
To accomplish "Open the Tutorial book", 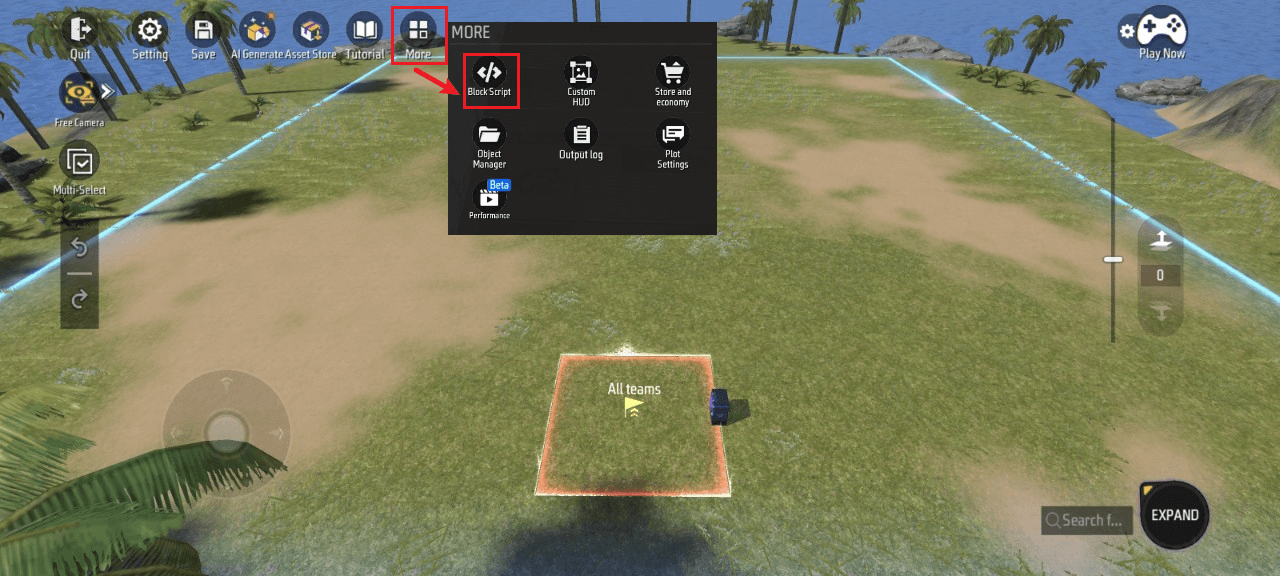I will click(x=364, y=34).
